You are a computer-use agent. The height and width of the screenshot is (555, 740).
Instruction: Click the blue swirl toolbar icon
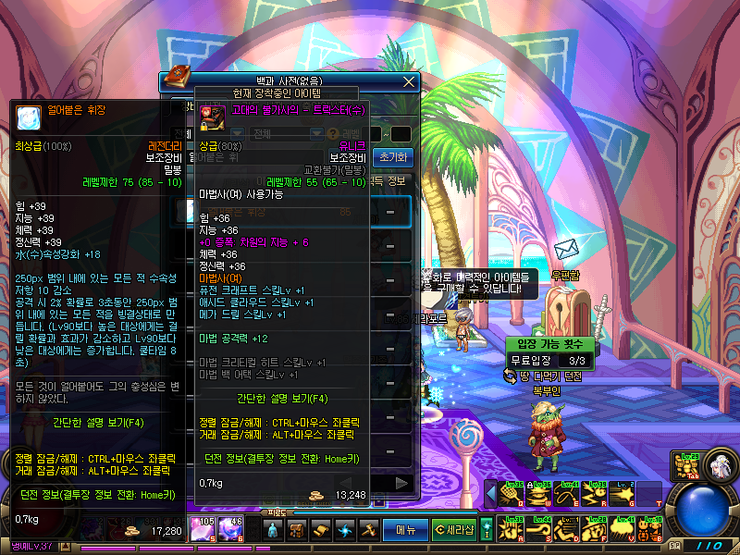point(345,529)
